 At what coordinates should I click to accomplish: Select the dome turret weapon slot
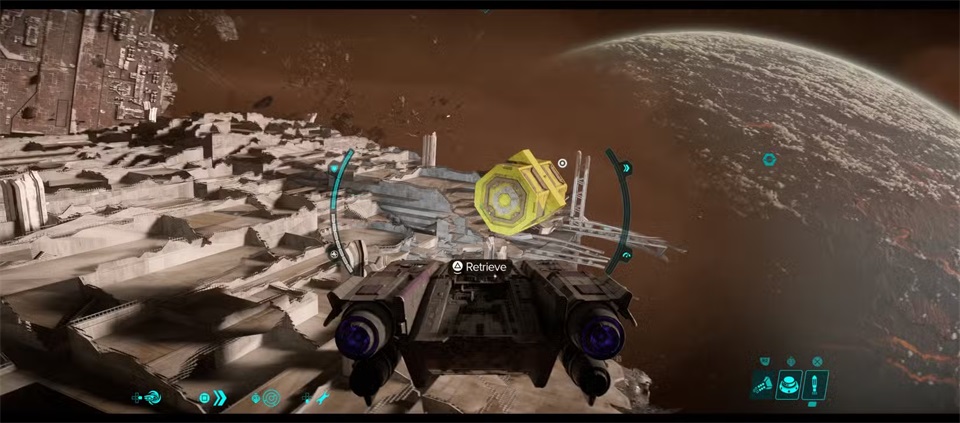790,384
